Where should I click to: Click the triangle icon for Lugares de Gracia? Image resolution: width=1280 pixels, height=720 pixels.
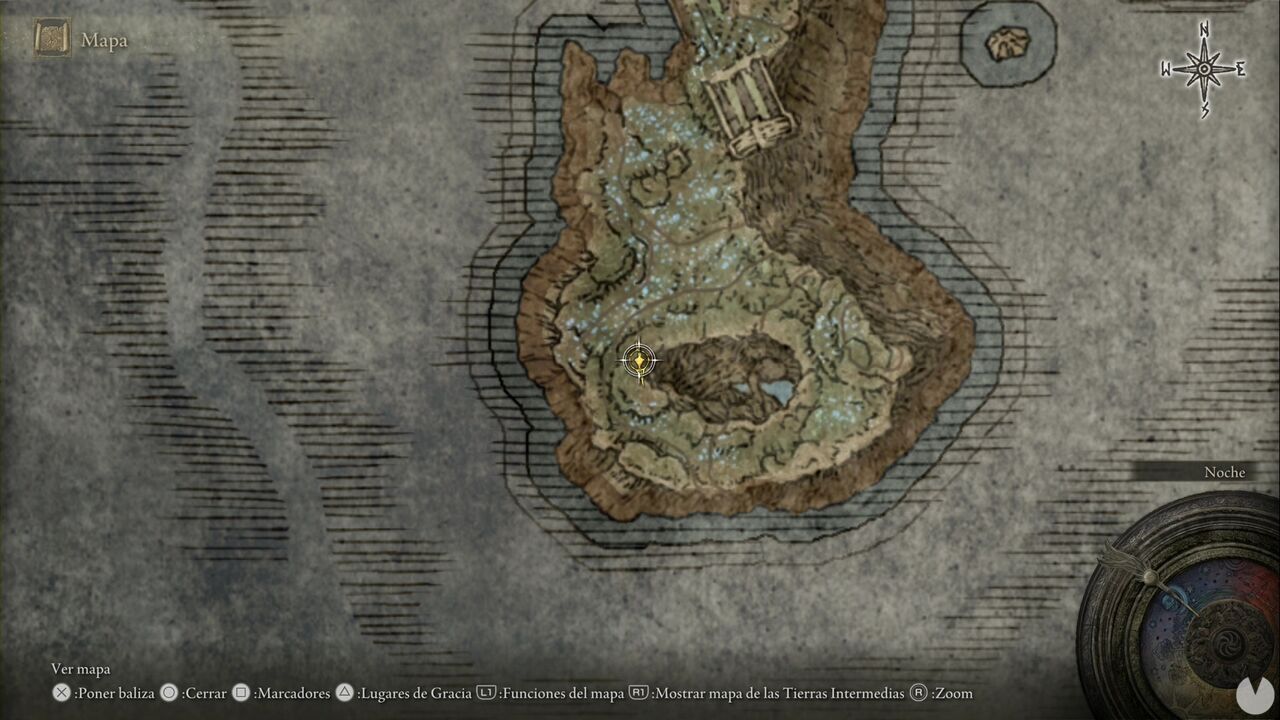344,692
